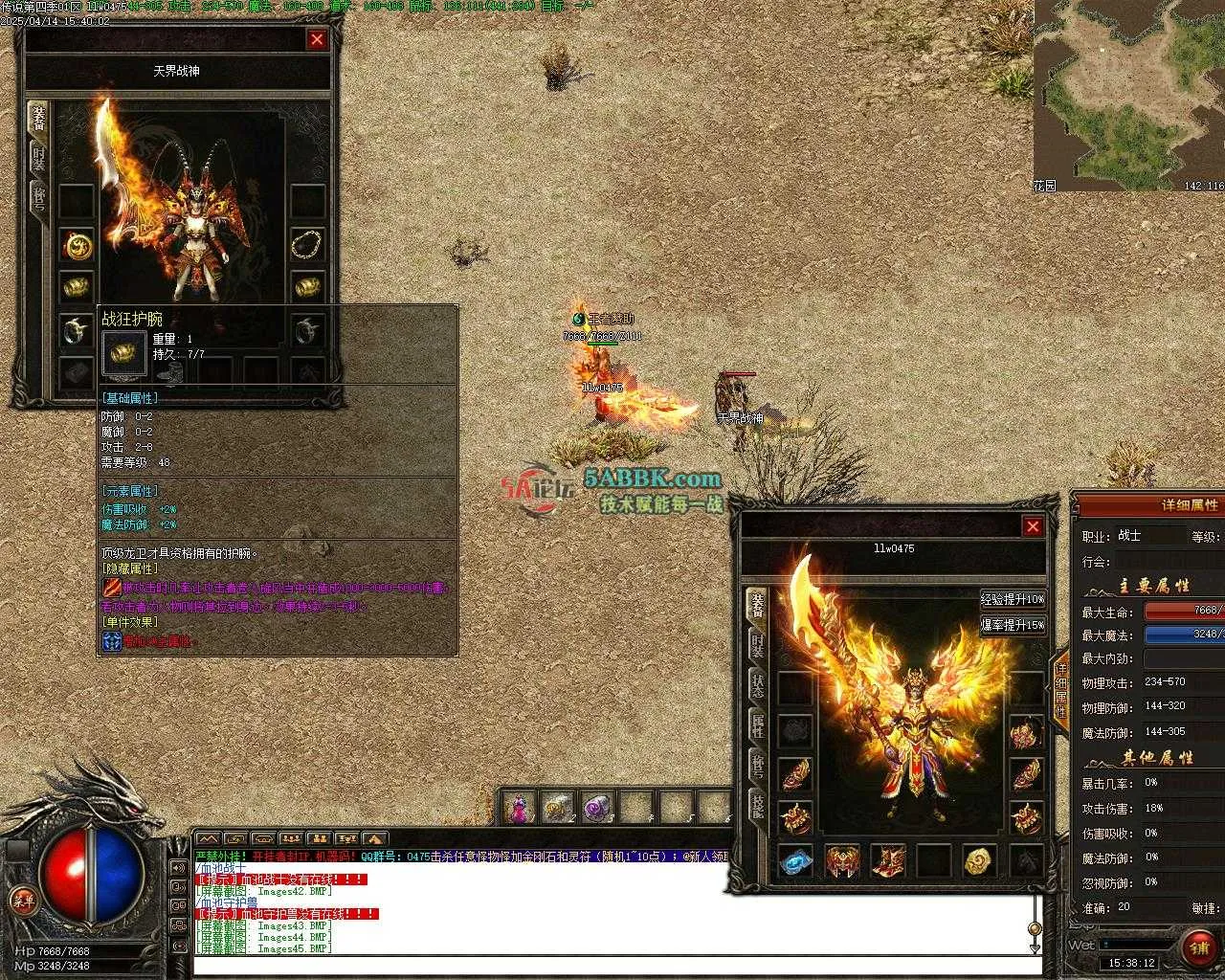Image resolution: width=1225 pixels, height=980 pixels.
Task: Open the red 铺 shop button
Action: click(x=1198, y=947)
